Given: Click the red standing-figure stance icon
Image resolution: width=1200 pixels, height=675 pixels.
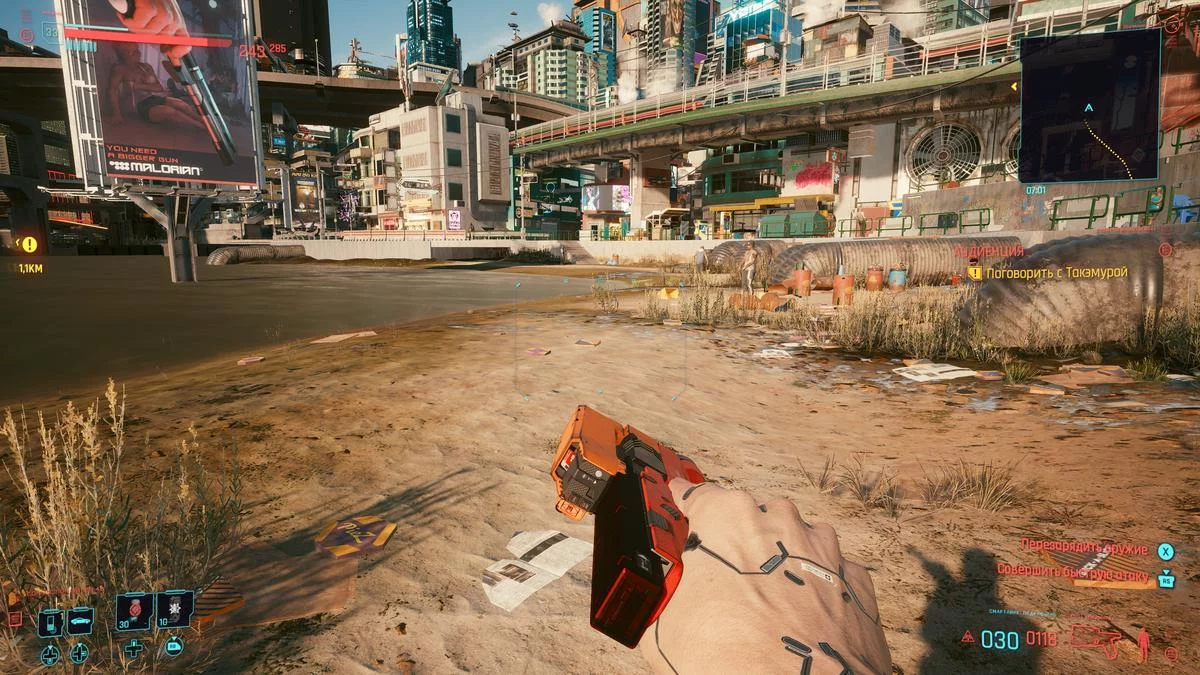Looking at the screenshot, I should 1143,643.
